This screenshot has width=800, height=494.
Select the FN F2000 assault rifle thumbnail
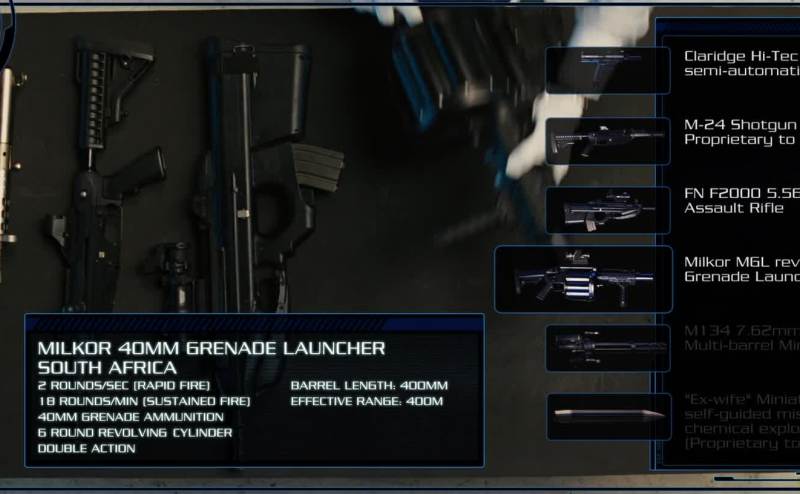click(607, 210)
